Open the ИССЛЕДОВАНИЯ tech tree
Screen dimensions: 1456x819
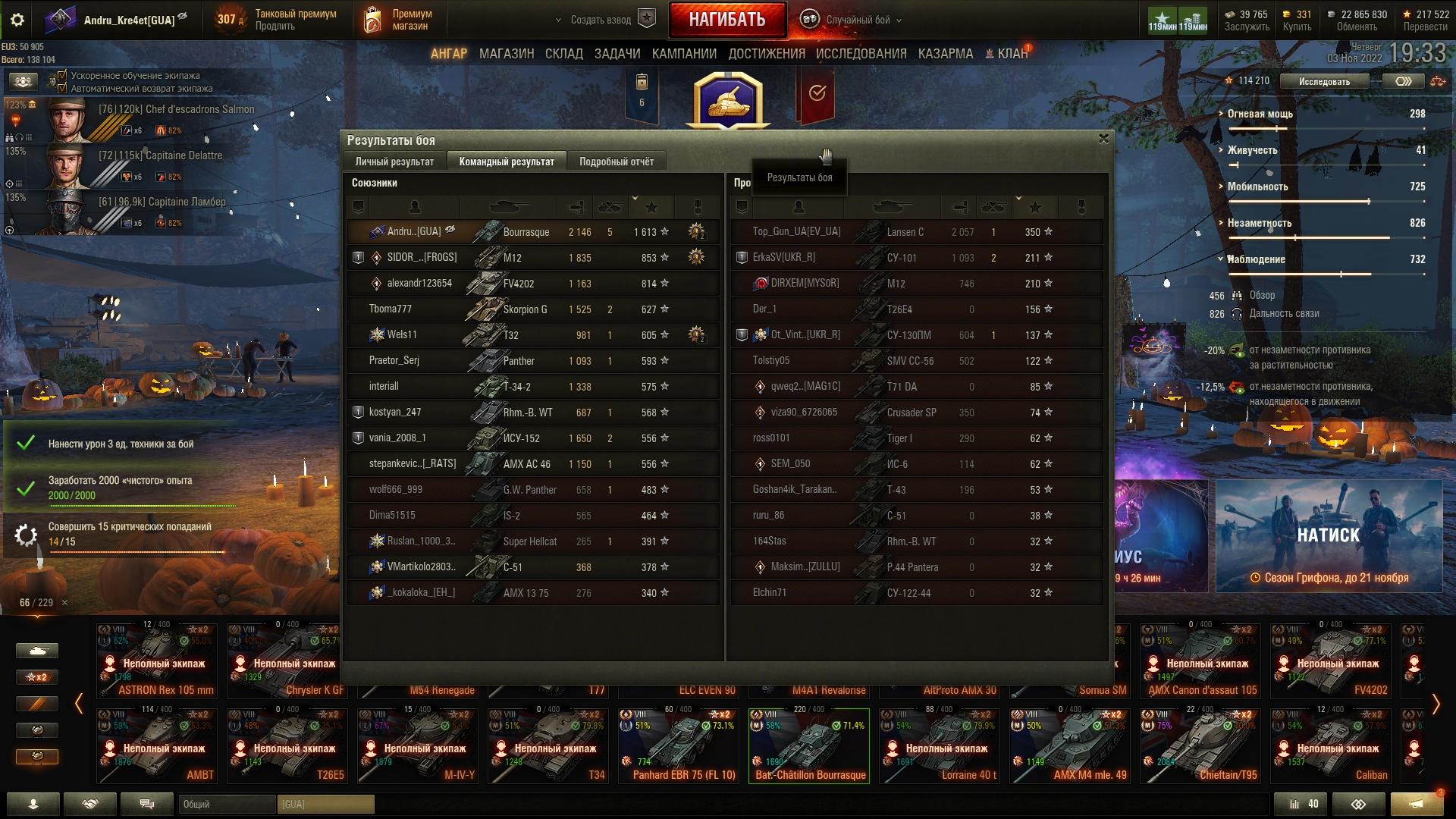click(861, 54)
